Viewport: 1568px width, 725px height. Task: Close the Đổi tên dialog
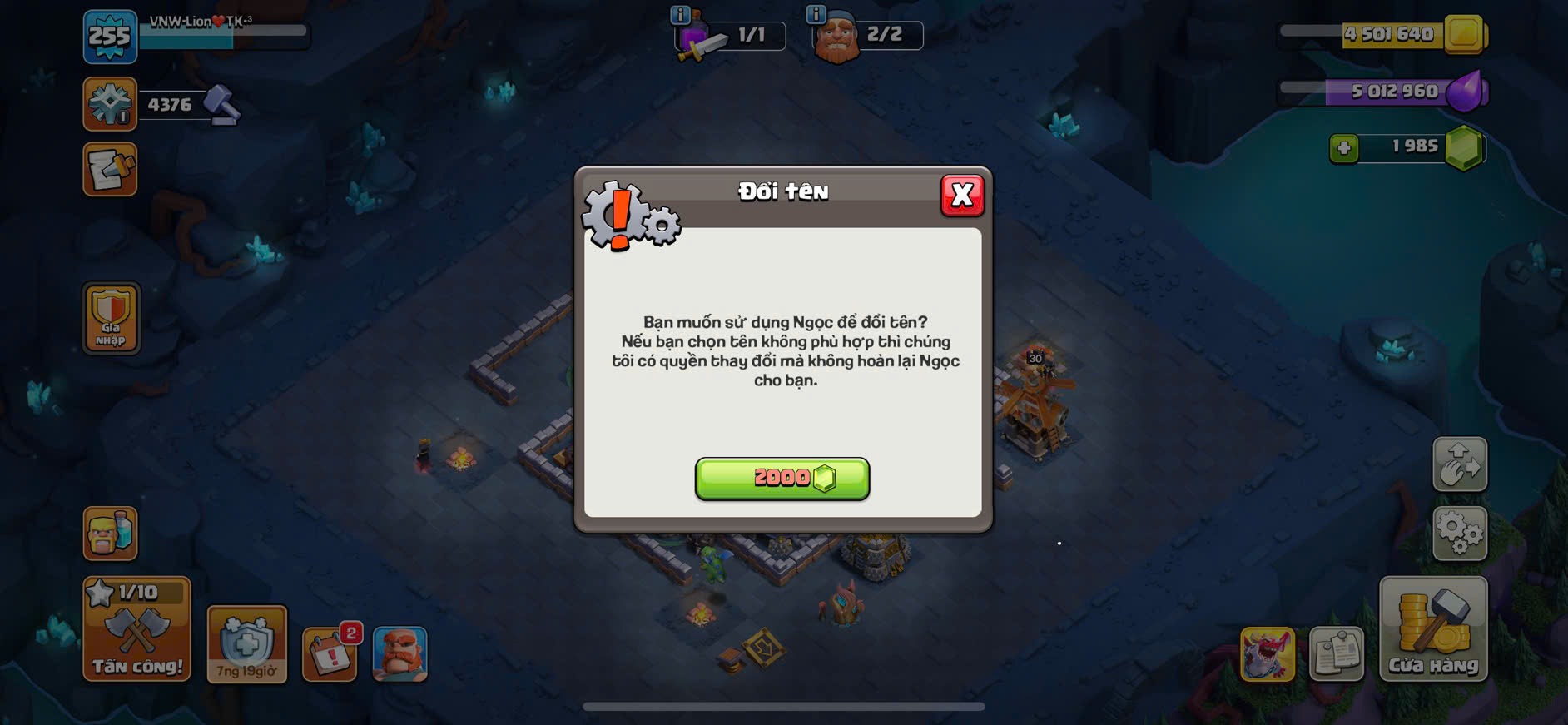coord(962,196)
